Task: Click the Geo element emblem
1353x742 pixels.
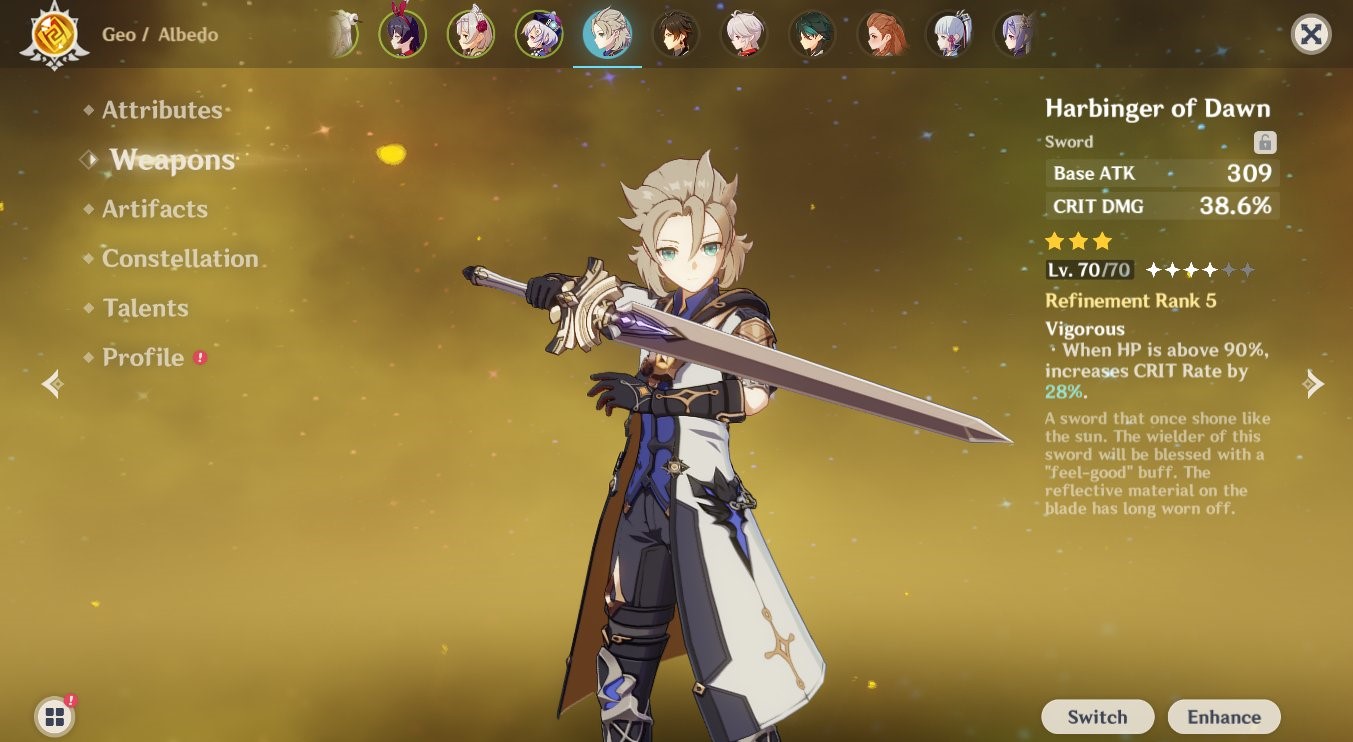Action: 49,35
